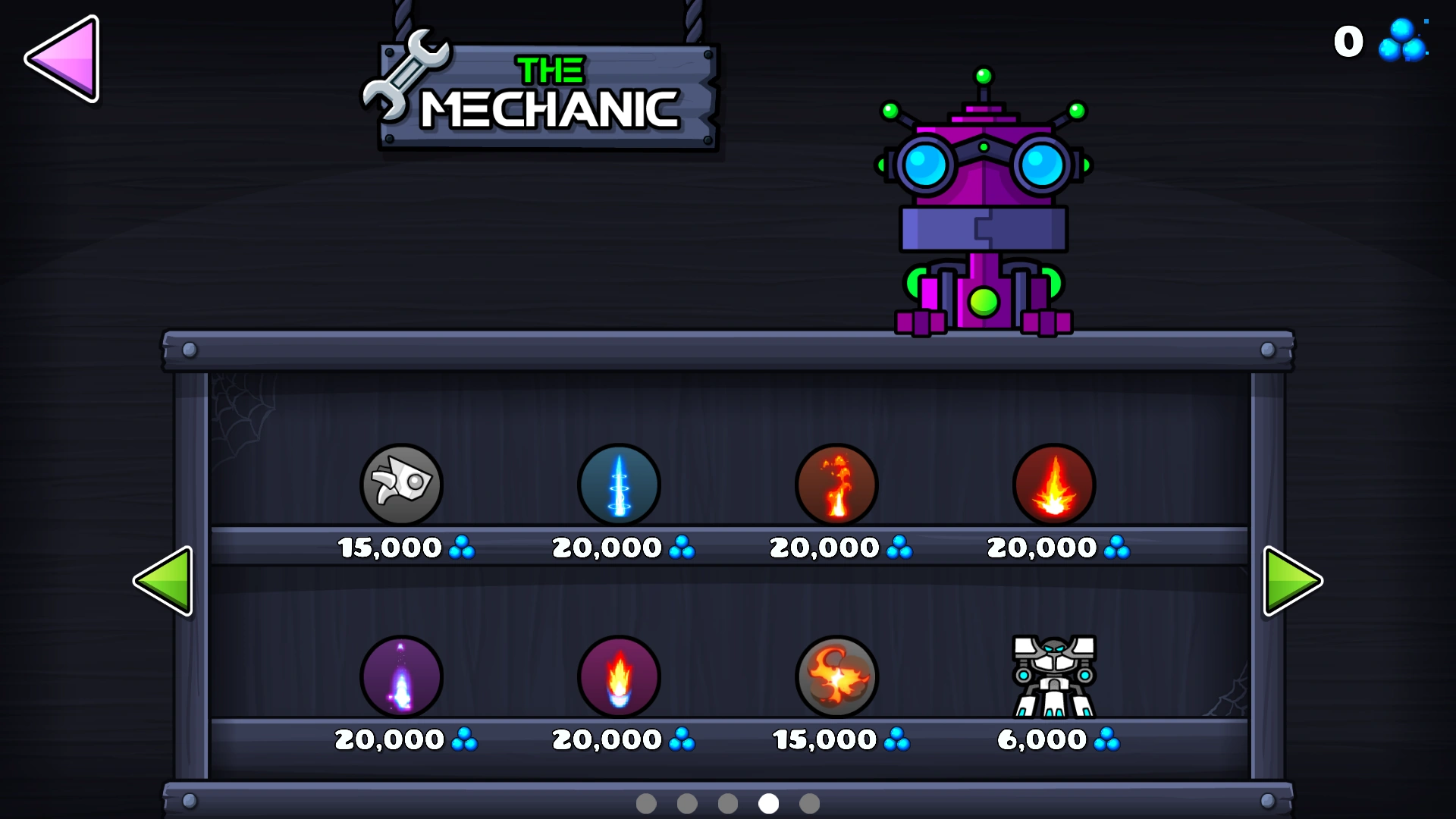Pick the purple streak trail in the bottom row
This screenshot has height=819, width=1456.
(x=401, y=677)
